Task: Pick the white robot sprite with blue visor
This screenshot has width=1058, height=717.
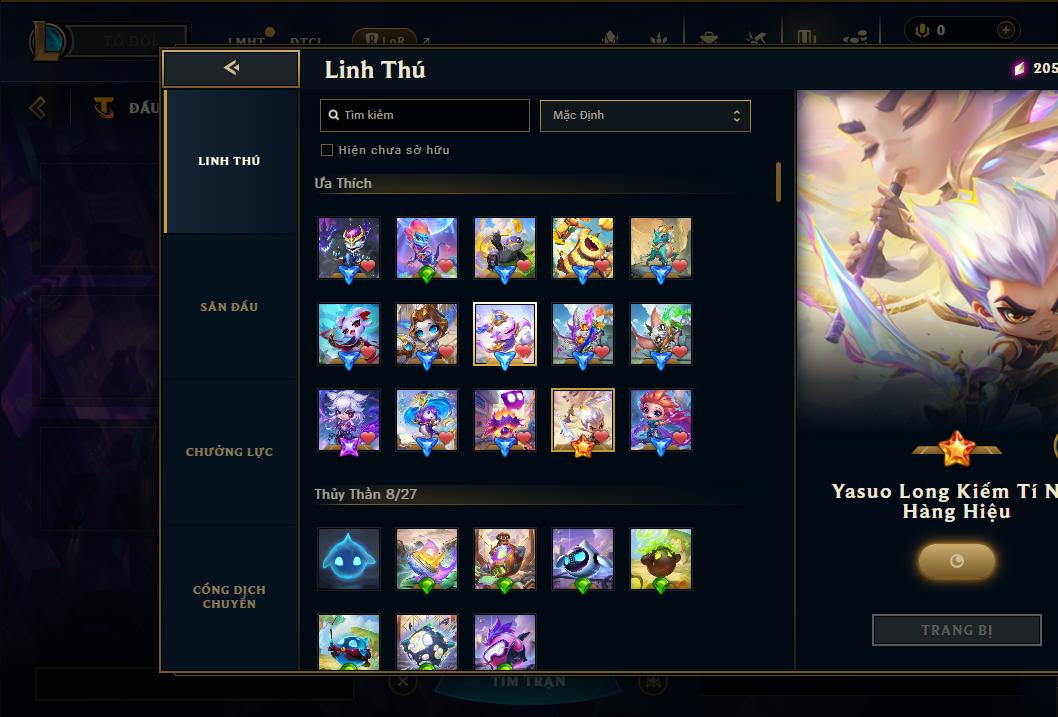Action: [583, 559]
